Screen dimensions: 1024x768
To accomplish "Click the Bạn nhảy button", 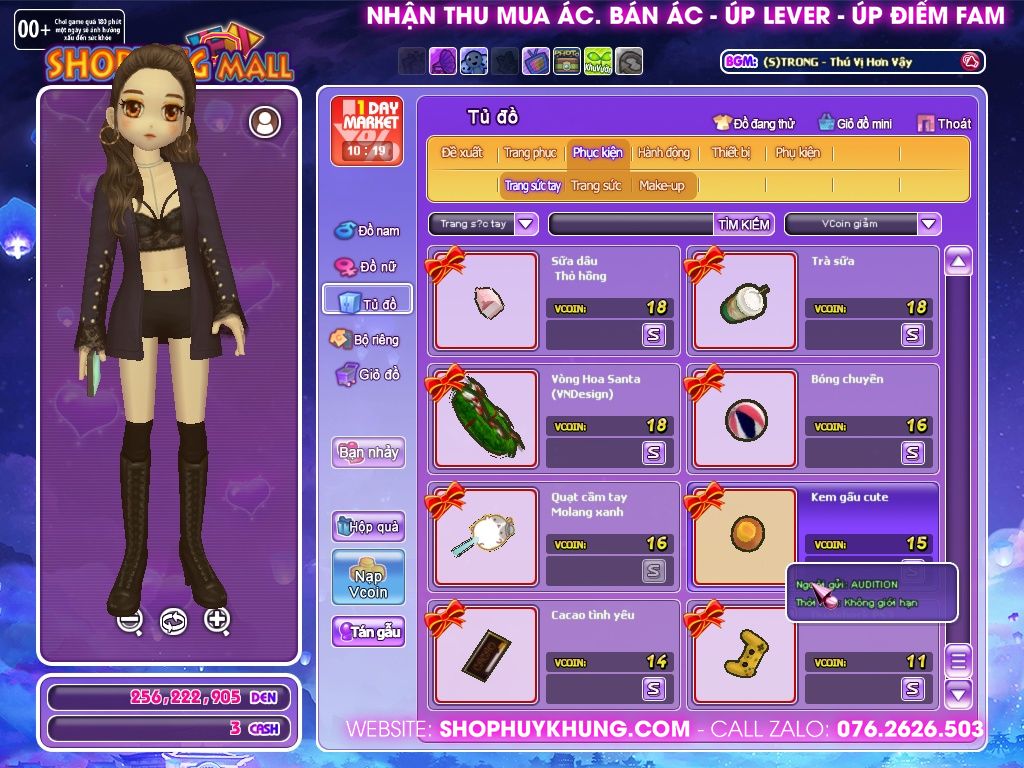I will 368,452.
